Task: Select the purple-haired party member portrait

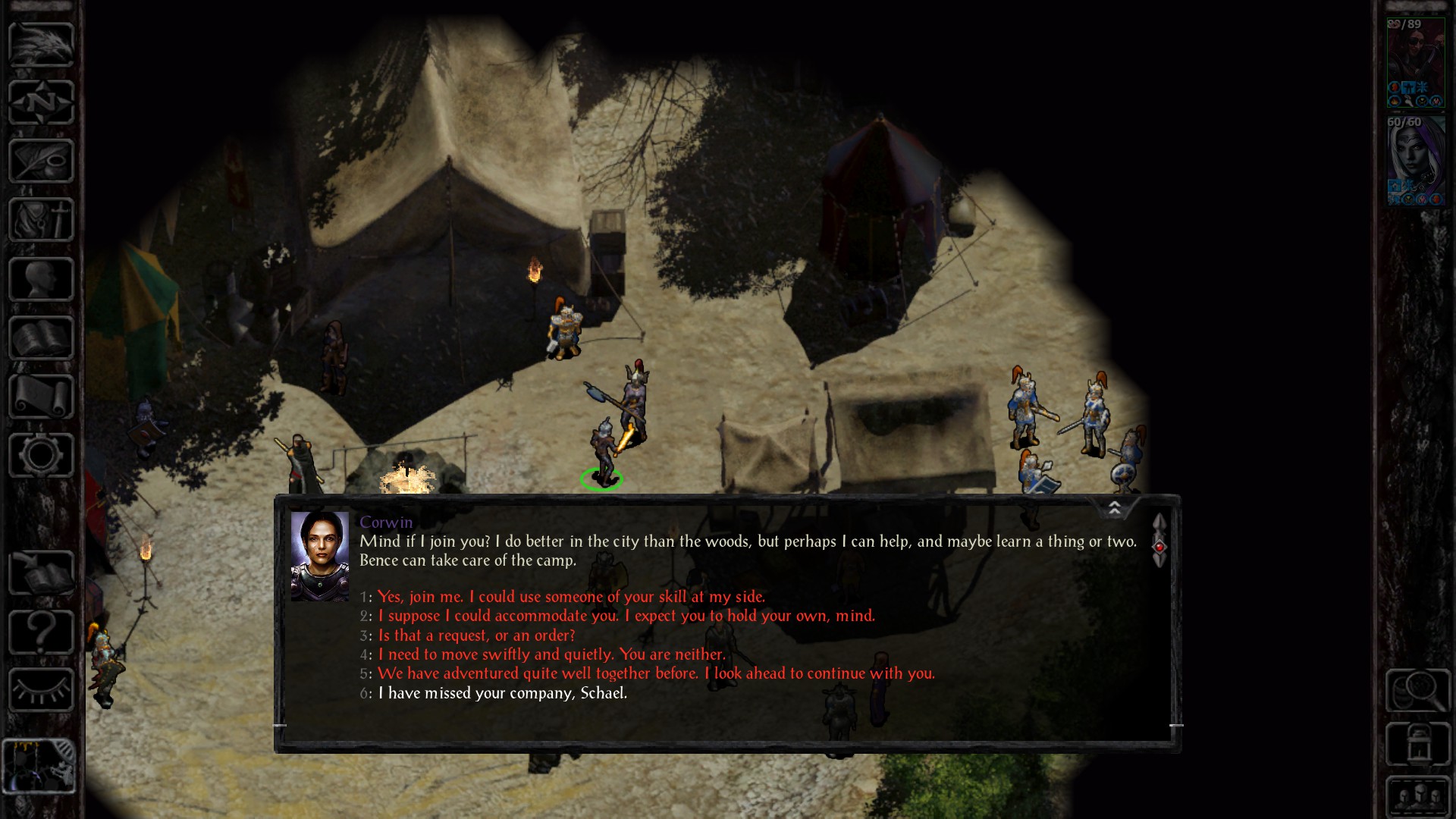Action: click(x=1416, y=162)
